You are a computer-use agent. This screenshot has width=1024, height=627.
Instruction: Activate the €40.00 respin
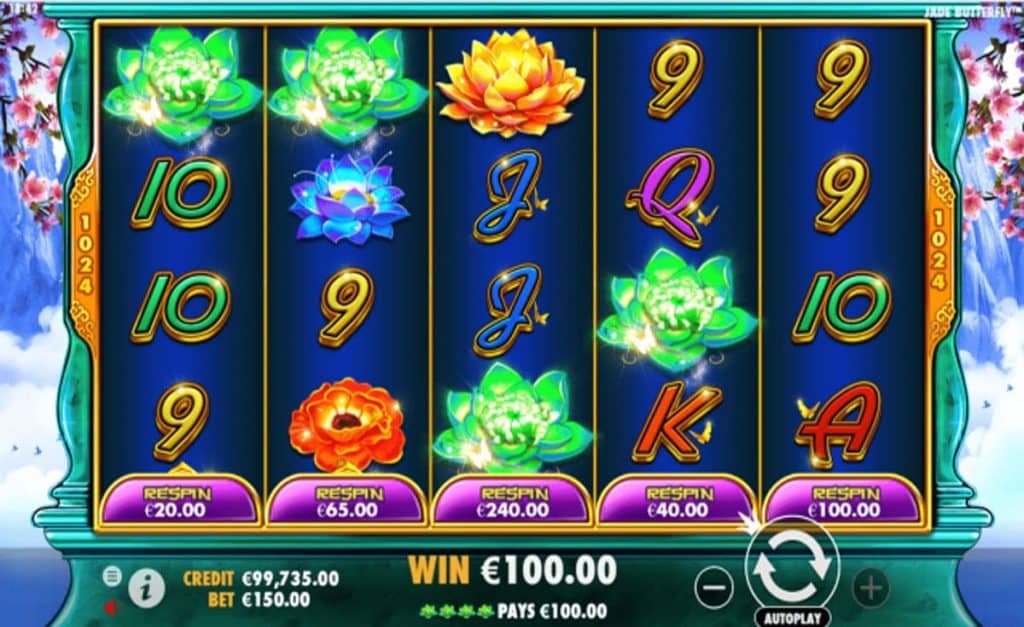click(x=677, y=501)
